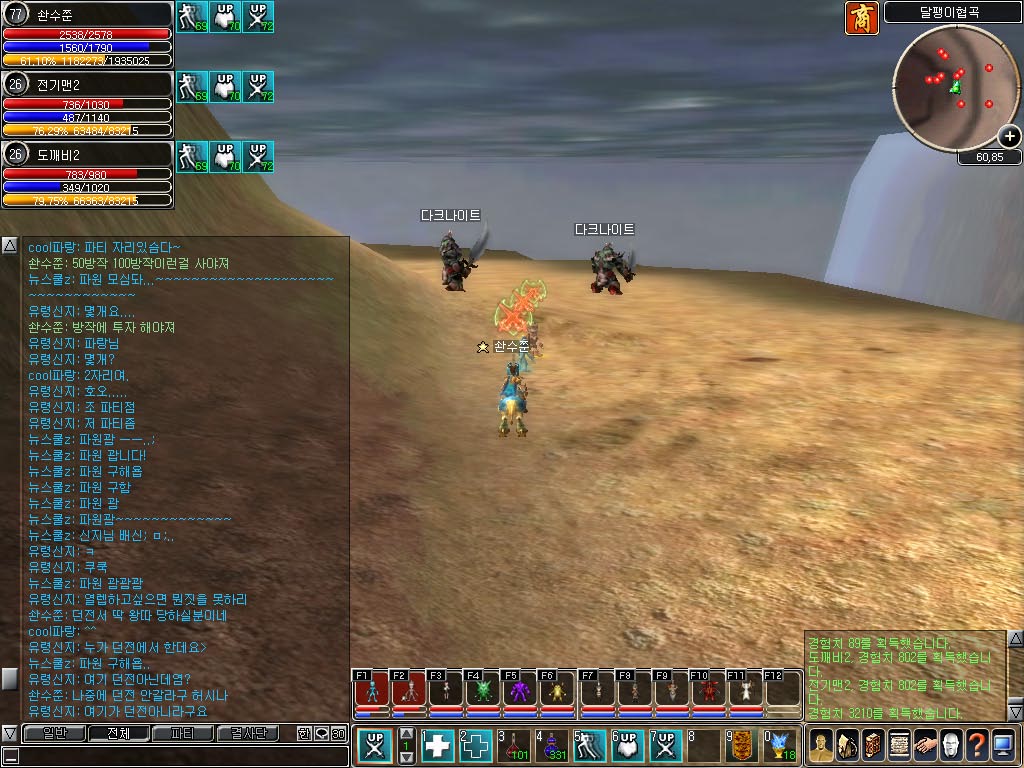Open the red question mark help button
The image size is (1024, 768).
(976, 745)
